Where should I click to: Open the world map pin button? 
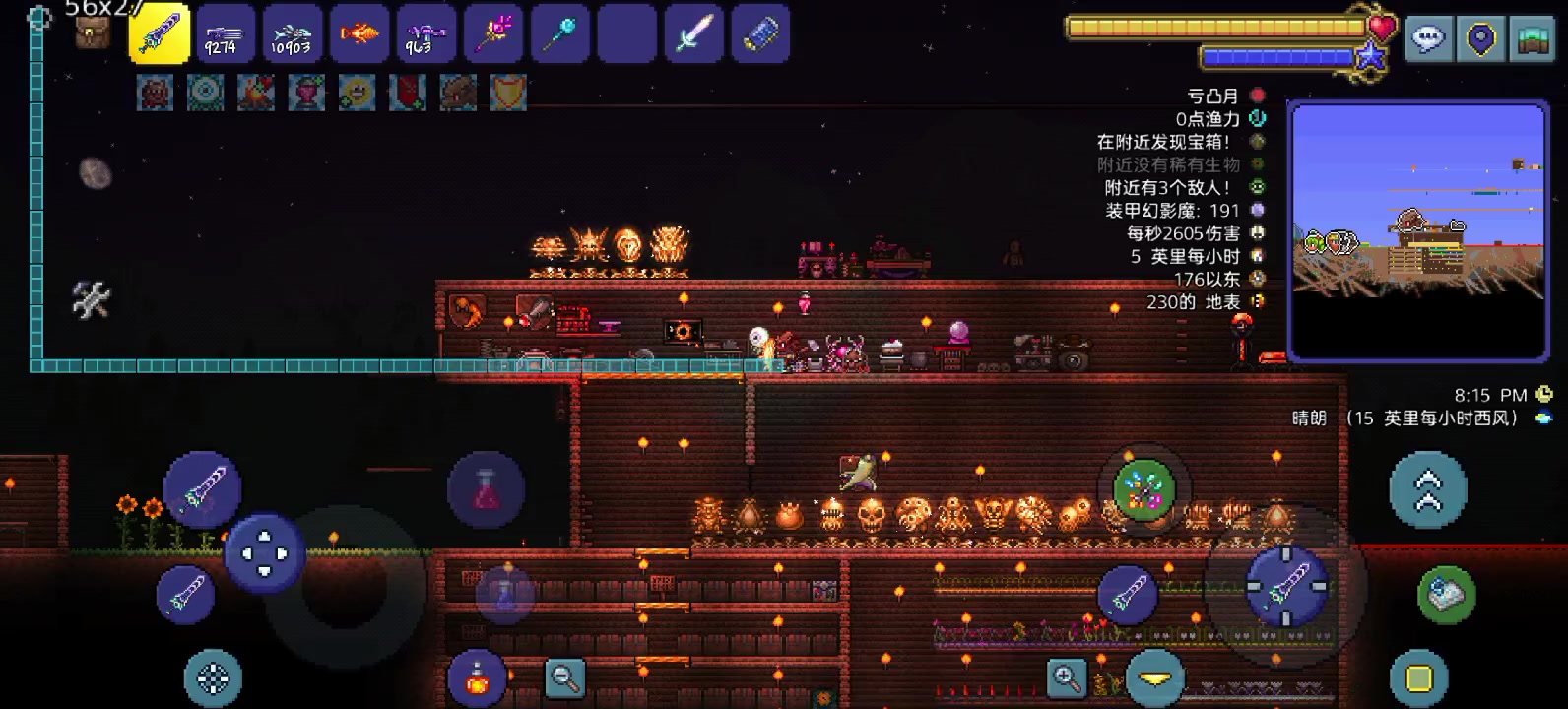[1480, 39]
